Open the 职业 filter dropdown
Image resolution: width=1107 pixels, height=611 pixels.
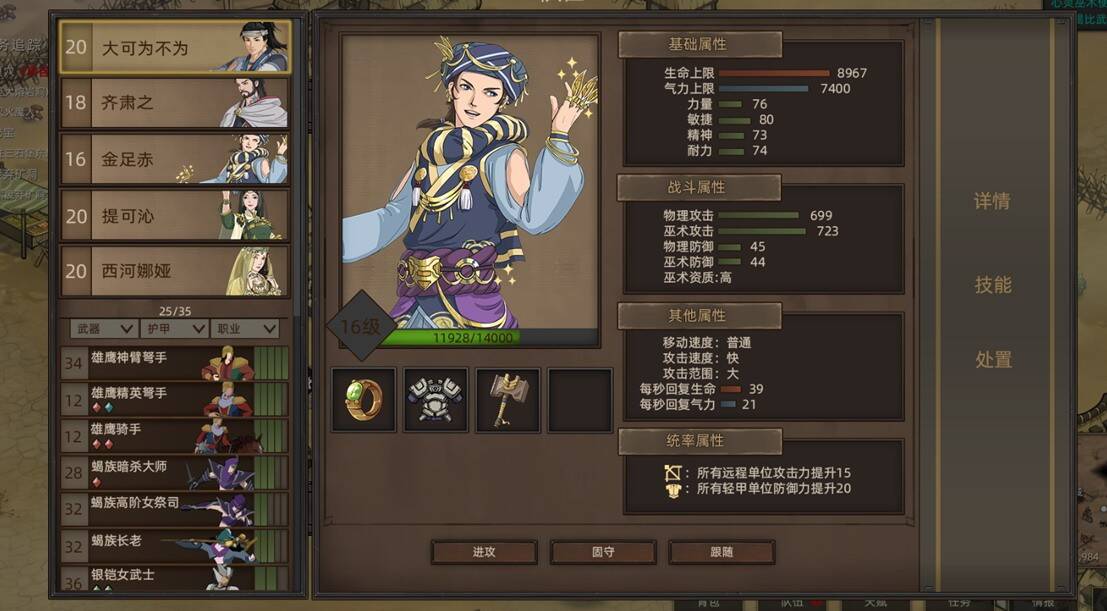[244, 328]
